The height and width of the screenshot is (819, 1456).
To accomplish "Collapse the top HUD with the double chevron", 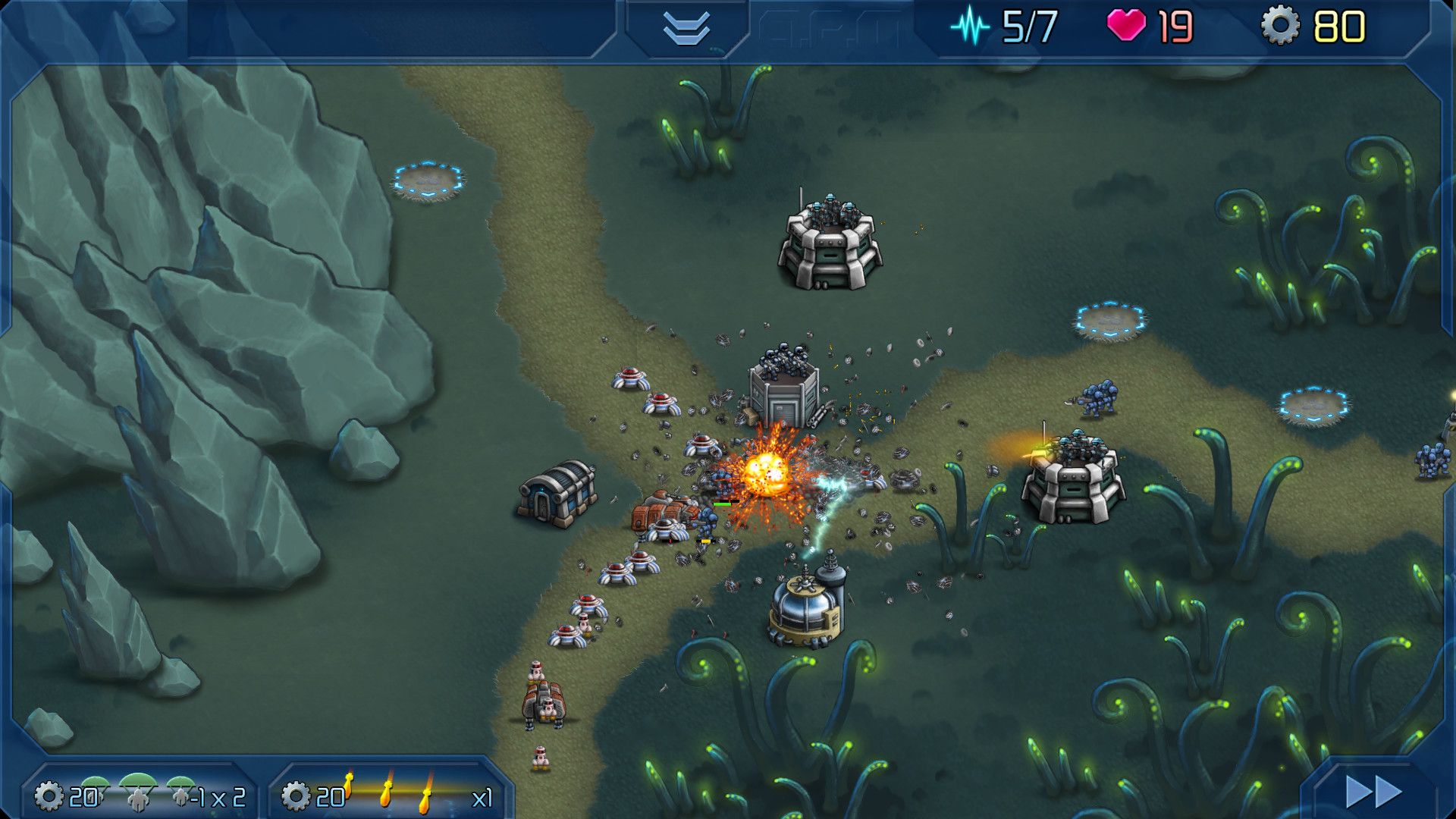I will 686,29.
